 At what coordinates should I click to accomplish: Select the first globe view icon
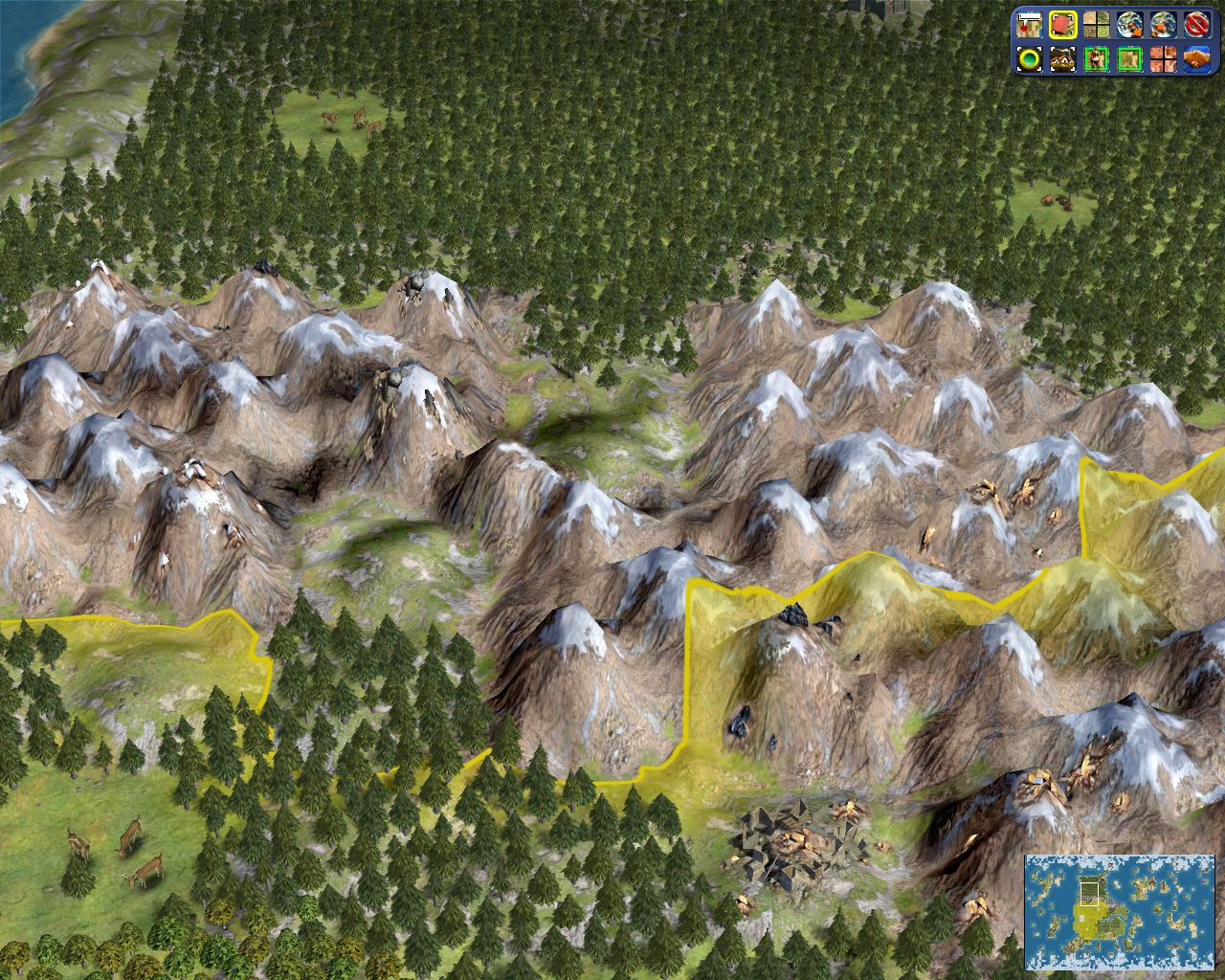pos(1130,23)
